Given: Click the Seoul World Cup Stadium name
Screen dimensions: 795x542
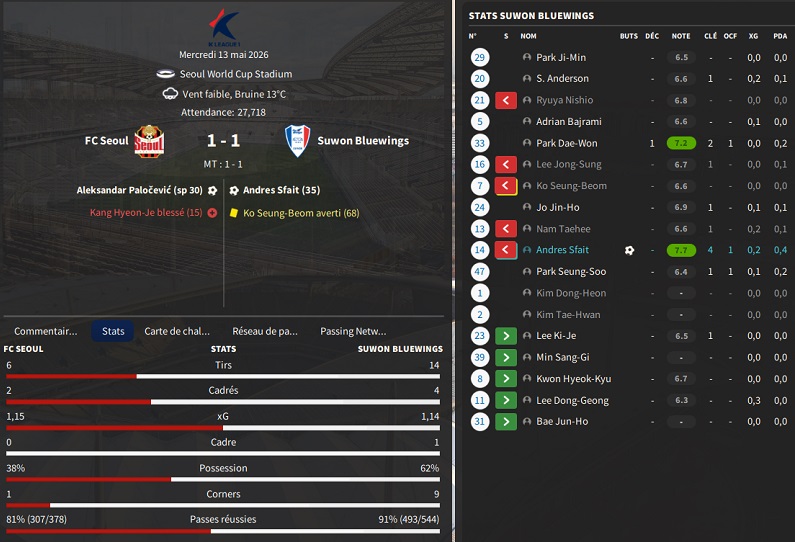Looking at the screenshot, I should [x=236, y=74].
